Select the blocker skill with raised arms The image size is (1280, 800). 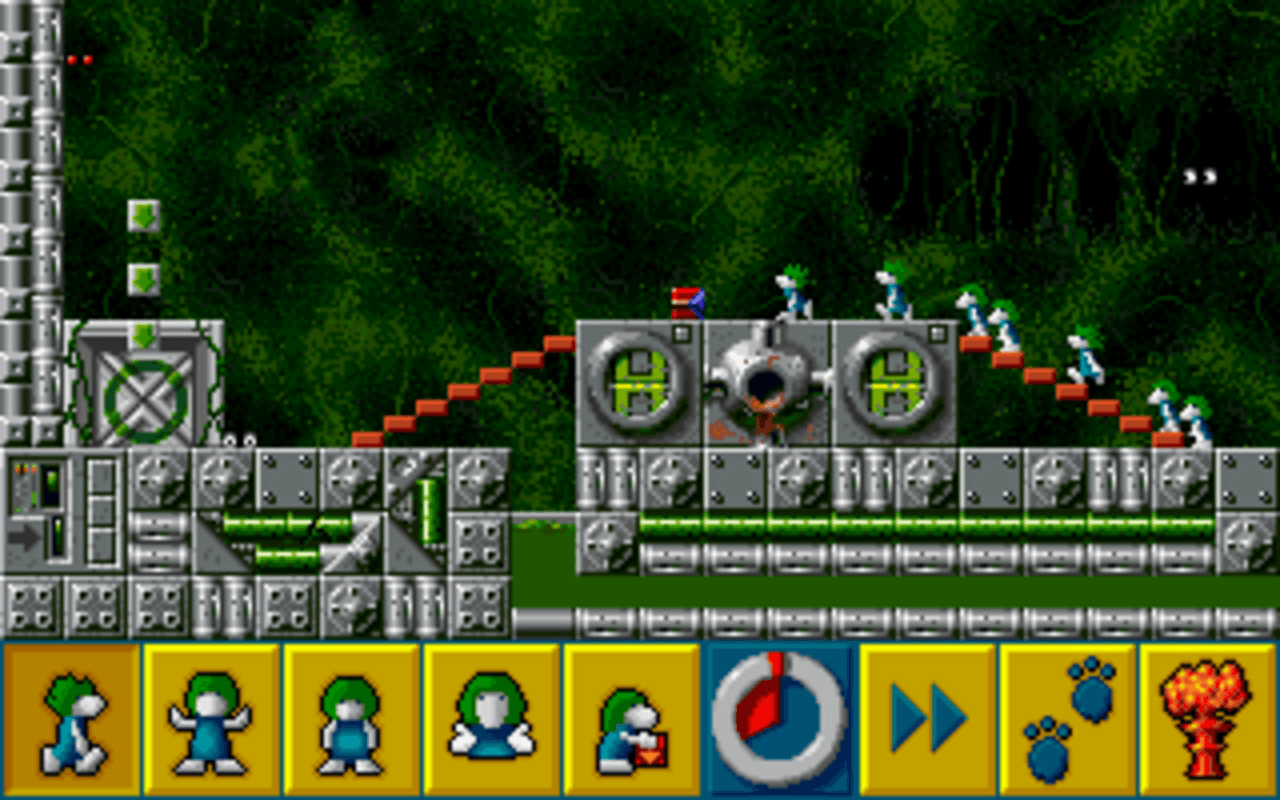pyautogui.click(x=212, y=720)
